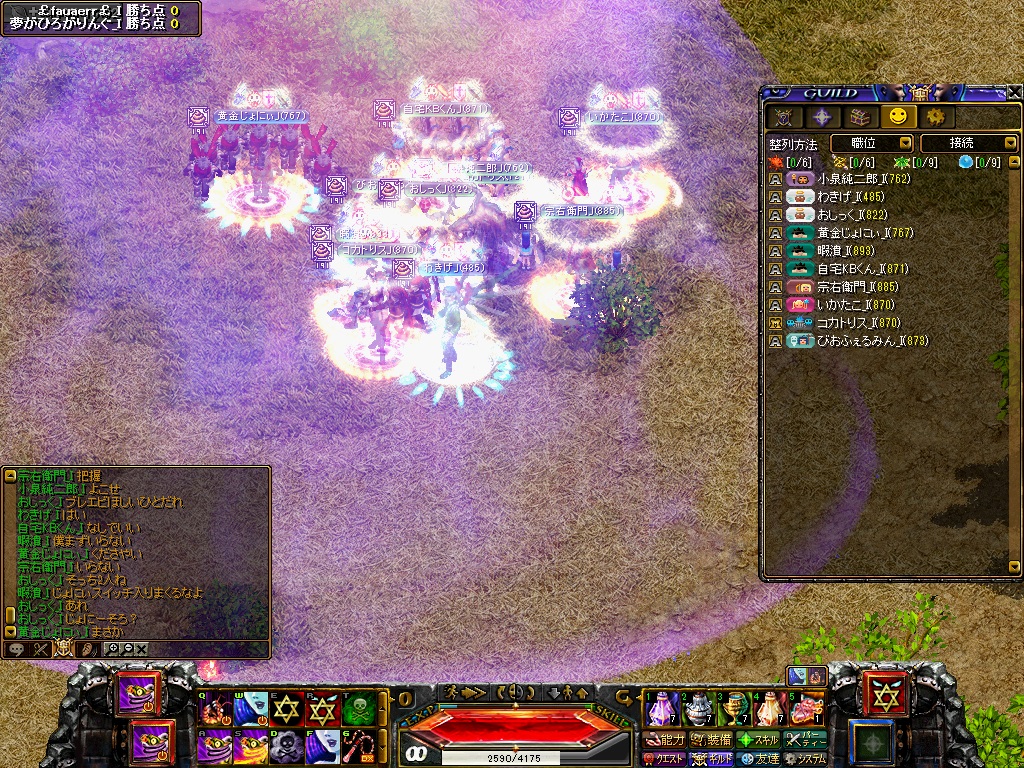Open the ear icon whisper chat tab
The width and height of the screenshot is (1024, 768).
87,649
